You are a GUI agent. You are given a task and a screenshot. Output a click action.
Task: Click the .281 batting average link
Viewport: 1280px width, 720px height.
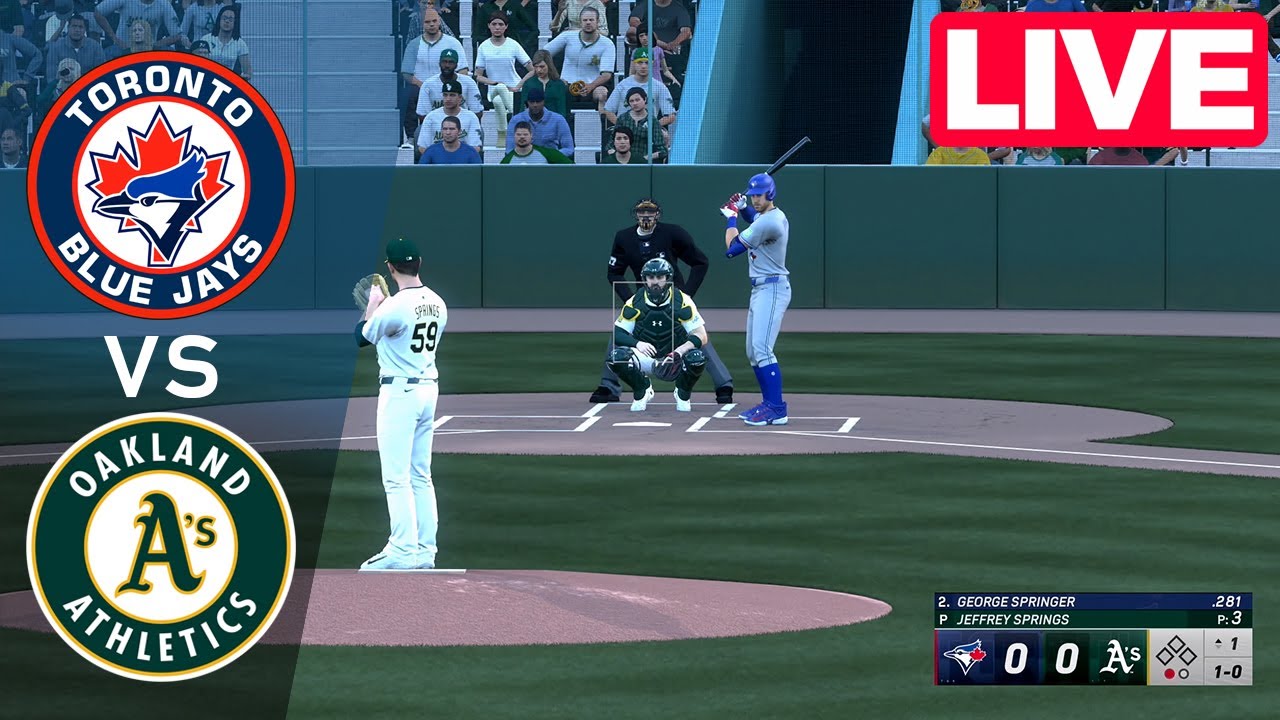coord(1226,601)
